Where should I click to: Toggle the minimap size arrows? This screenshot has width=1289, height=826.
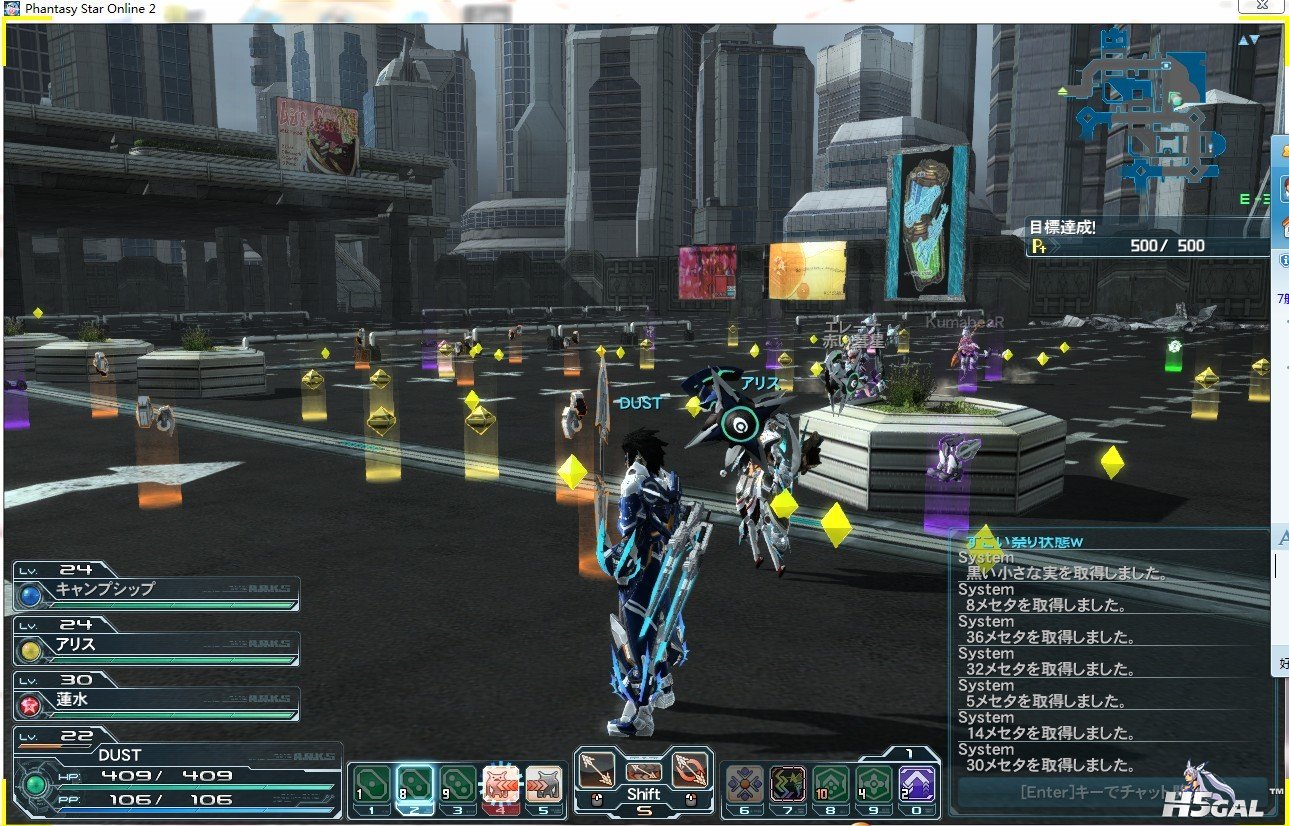click(x=1249, y=40)
